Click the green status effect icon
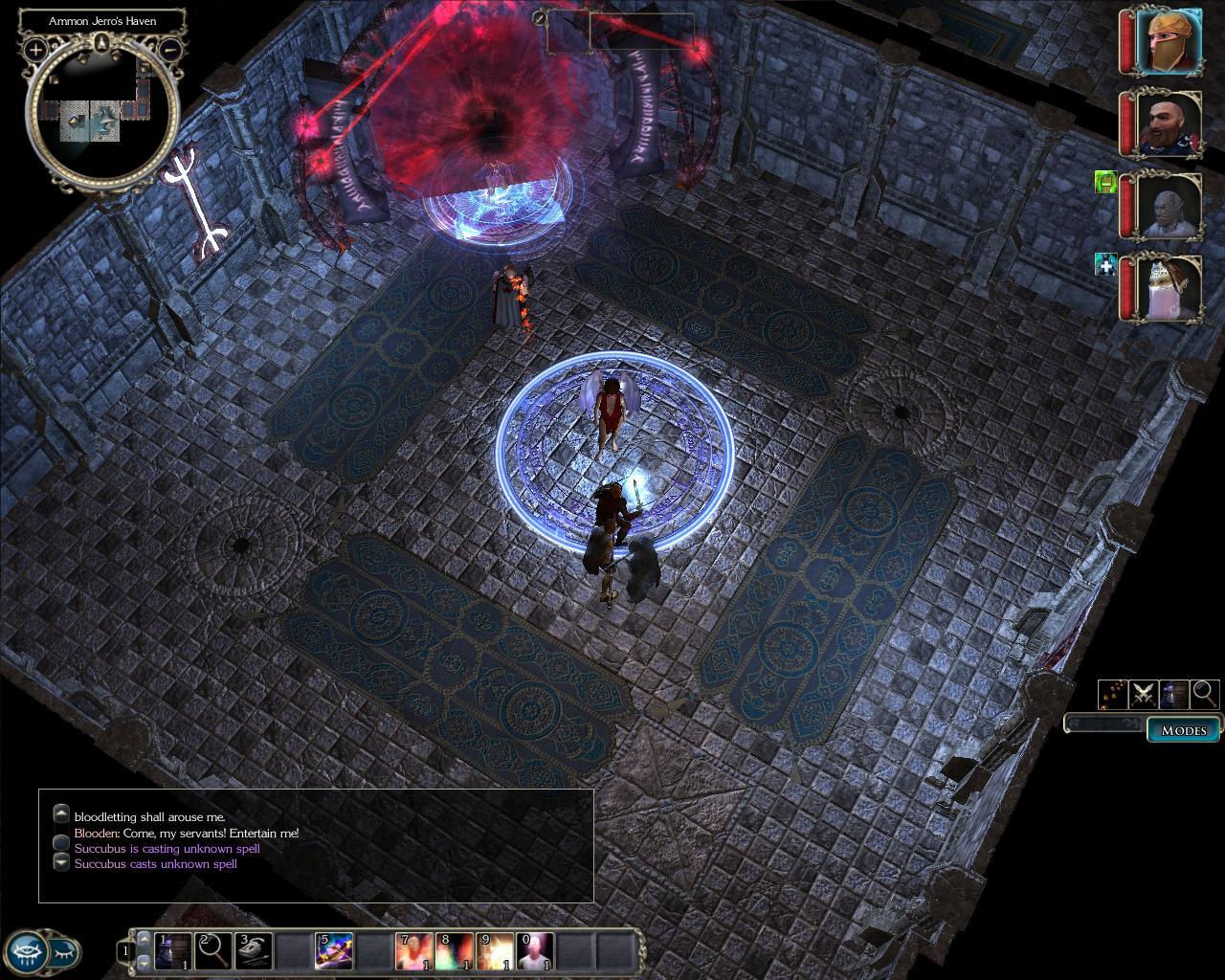Image resolution: width=1225 pixels, height=980 pixels. 1106,182
